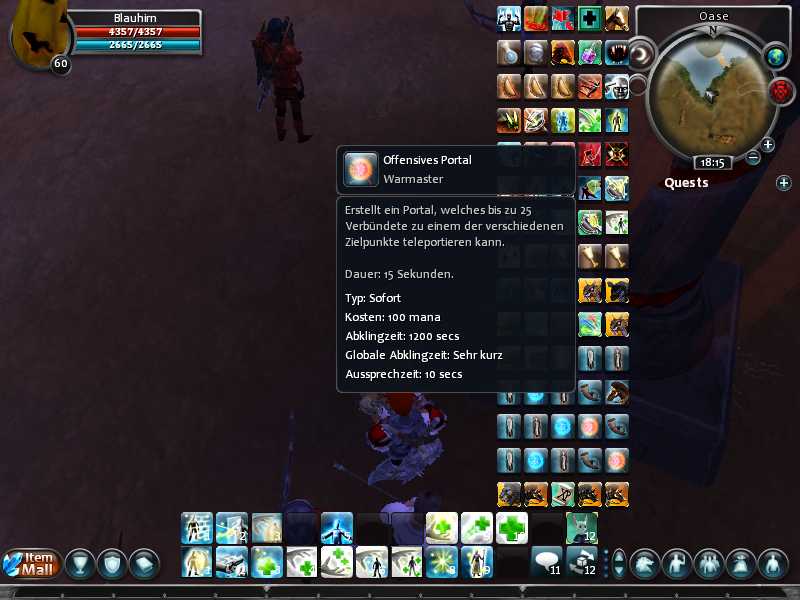The width and height of the screenshot is (800, 600).
Task: Activate the green medical cross skill icon
Action: [591, 19]
